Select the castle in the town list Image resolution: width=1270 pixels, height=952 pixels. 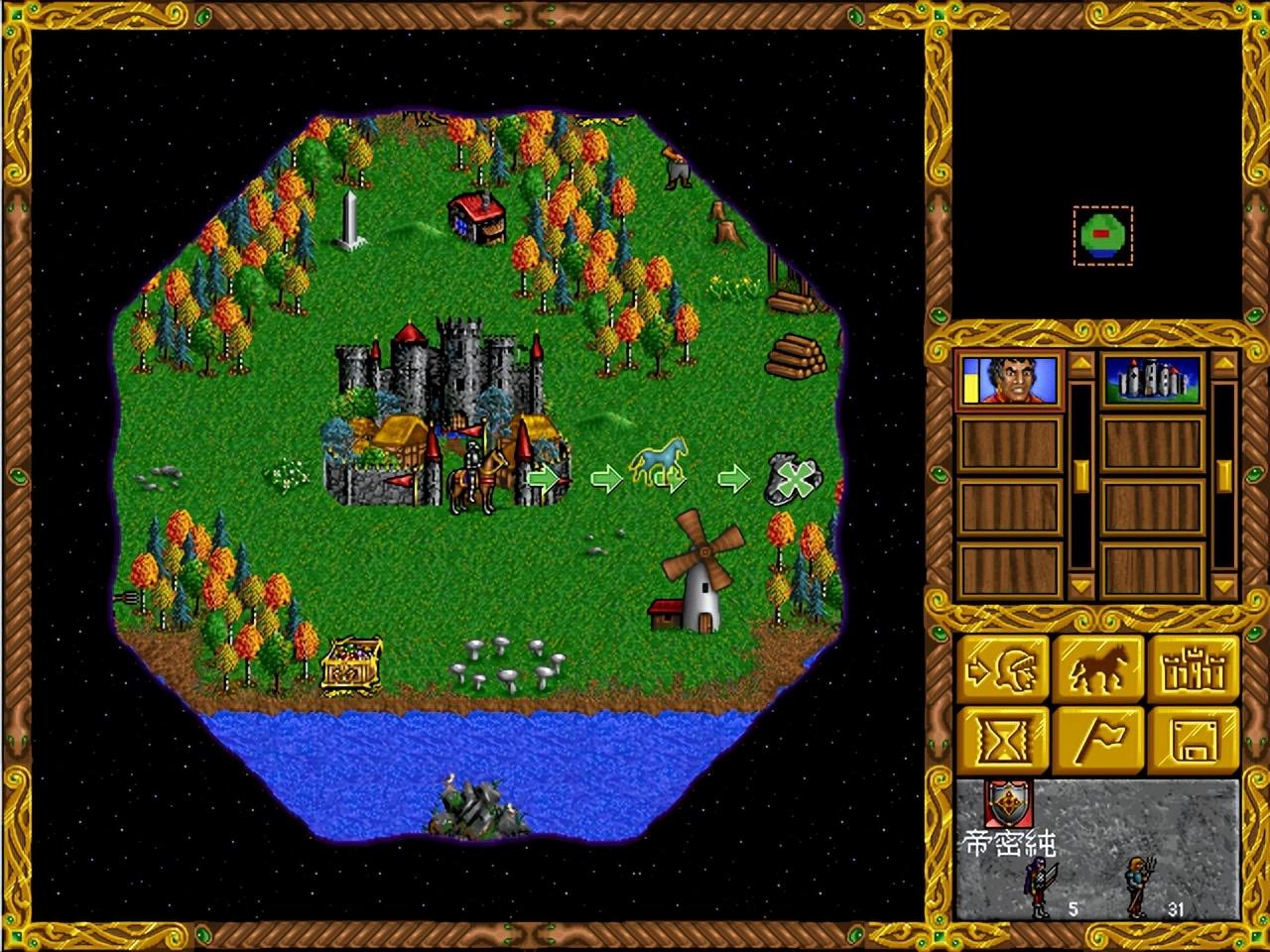pyautogui.click(x=1153, y=380)
